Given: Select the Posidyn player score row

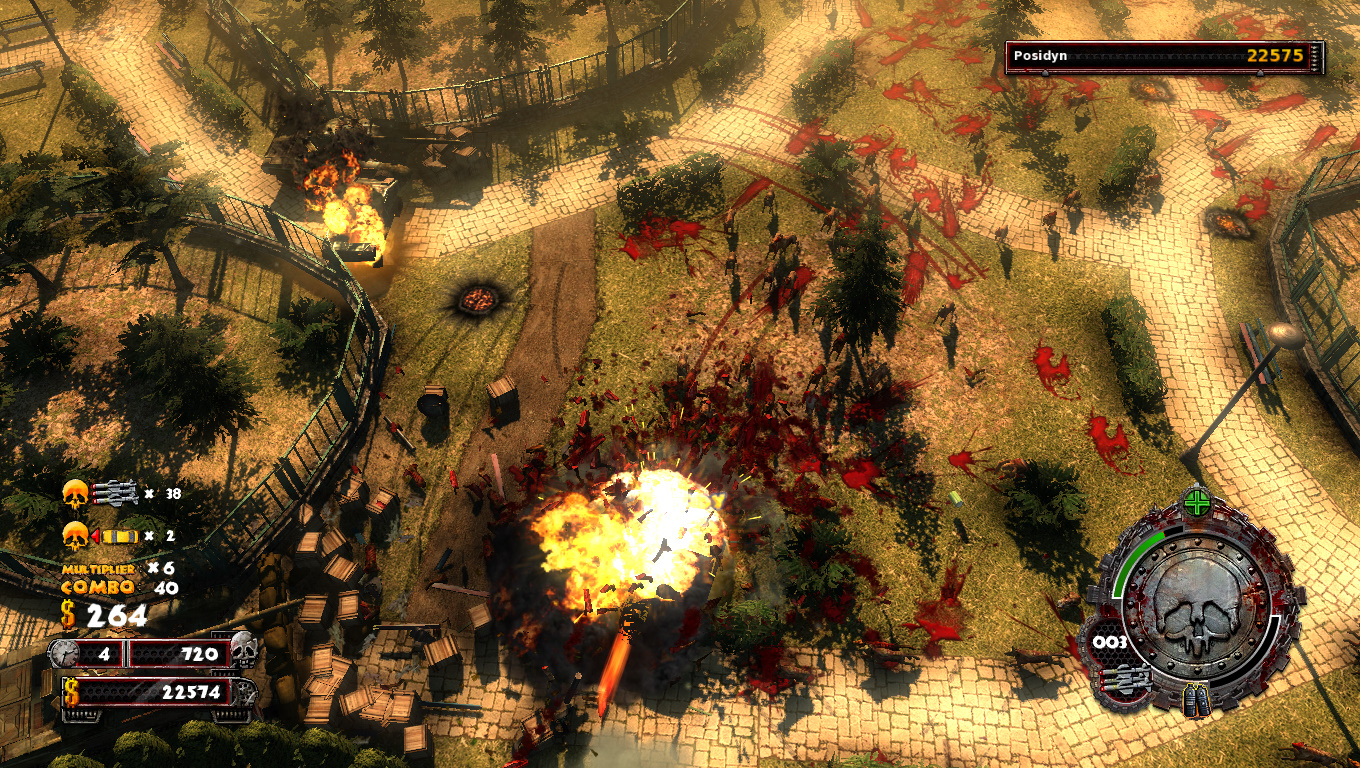Looking at the screenshot, I should pyautogui.click(x=1164, y=56).
